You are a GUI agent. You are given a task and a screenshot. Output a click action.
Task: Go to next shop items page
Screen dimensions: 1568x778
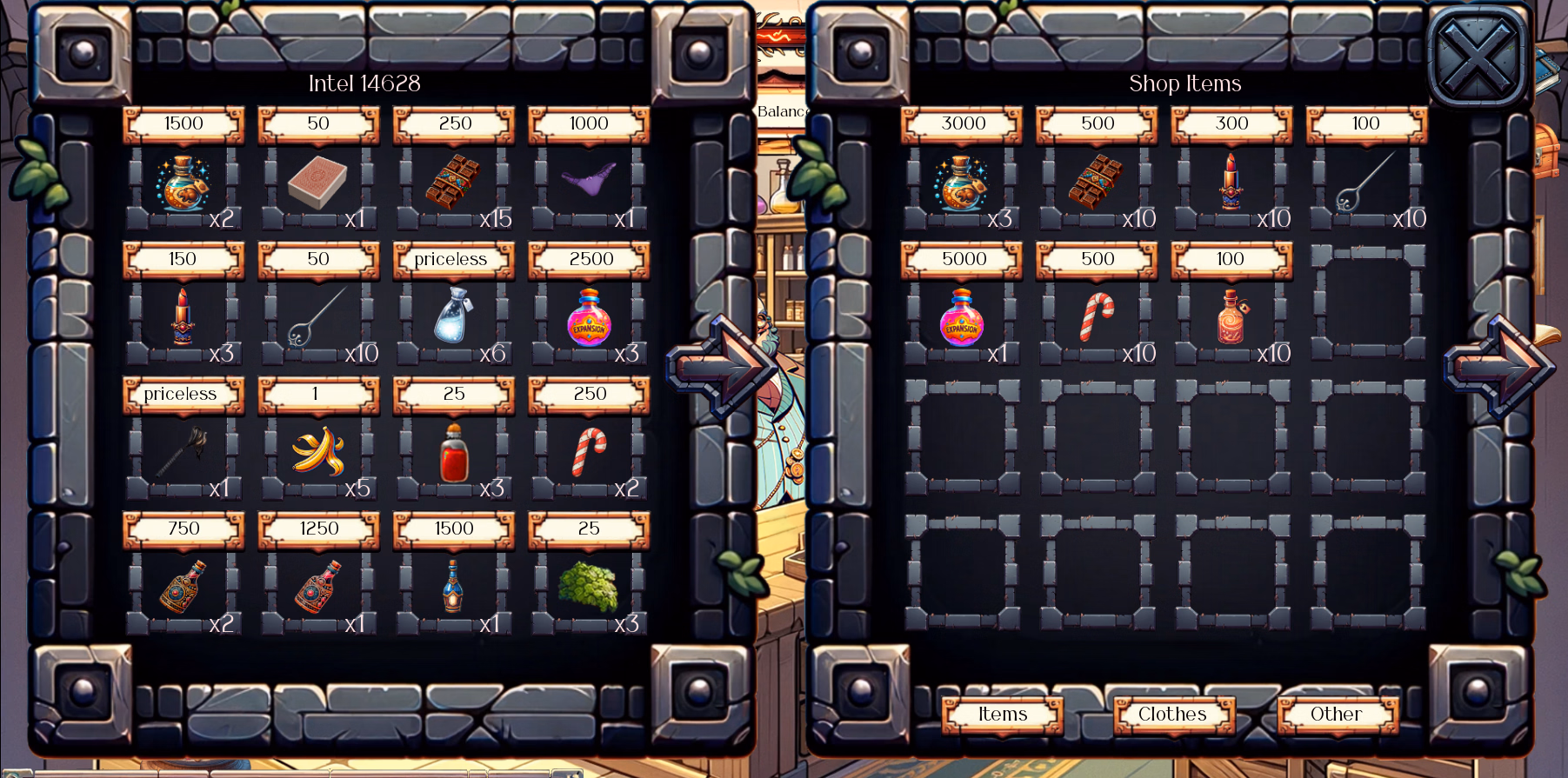pos(1498,365)
